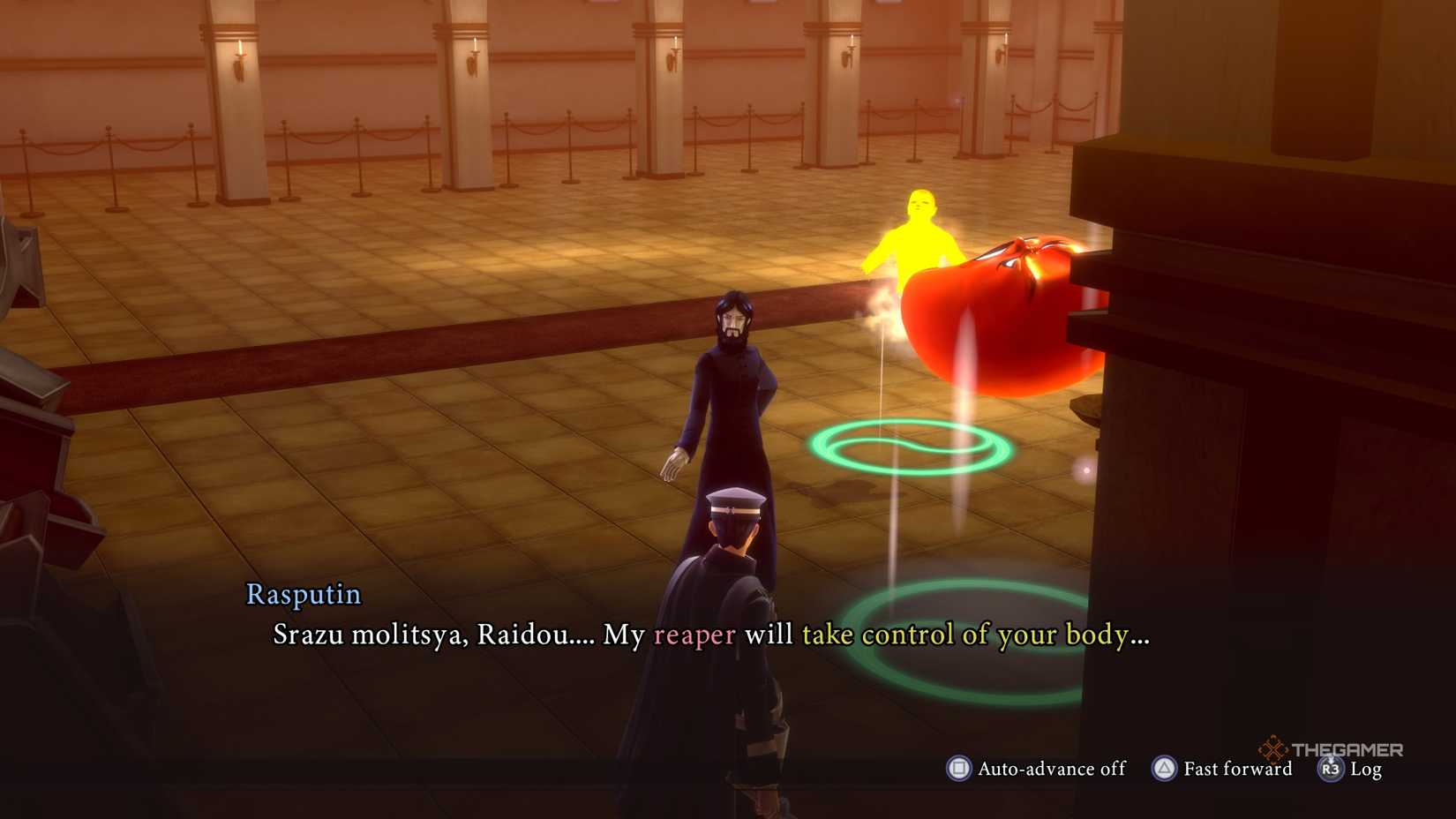The image size is (1456, 819).
Task: Expand the dialogue Log history
Action: pos(1355,770)
